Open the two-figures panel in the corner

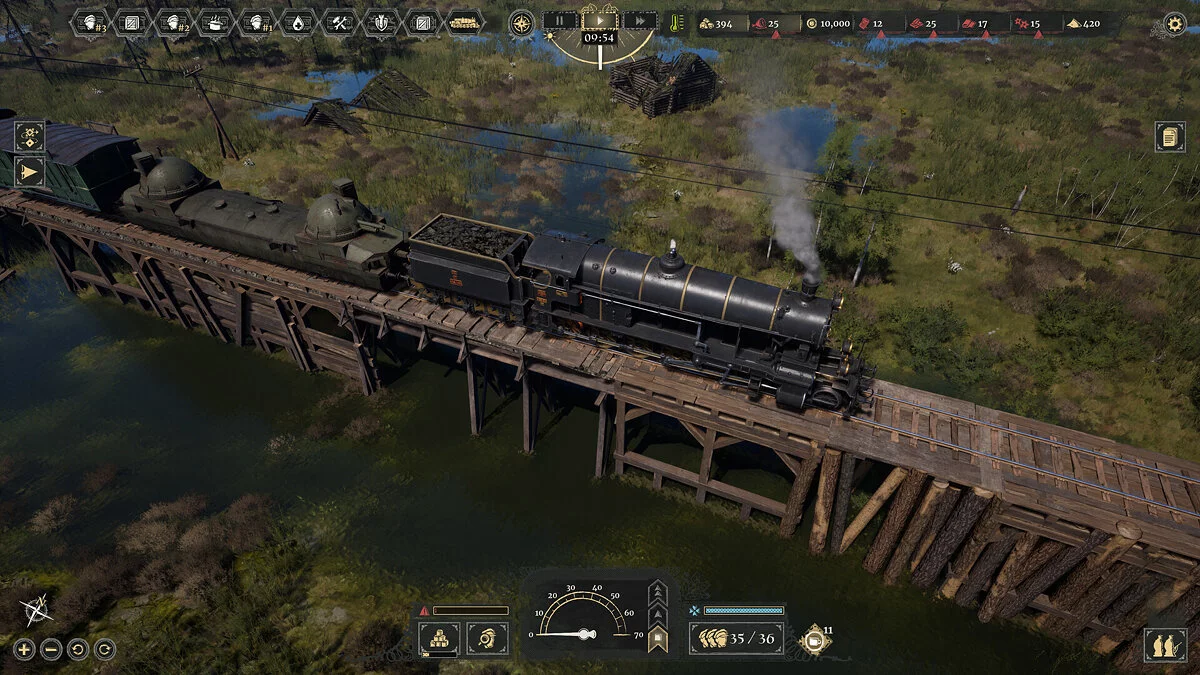pos(1166,645)
